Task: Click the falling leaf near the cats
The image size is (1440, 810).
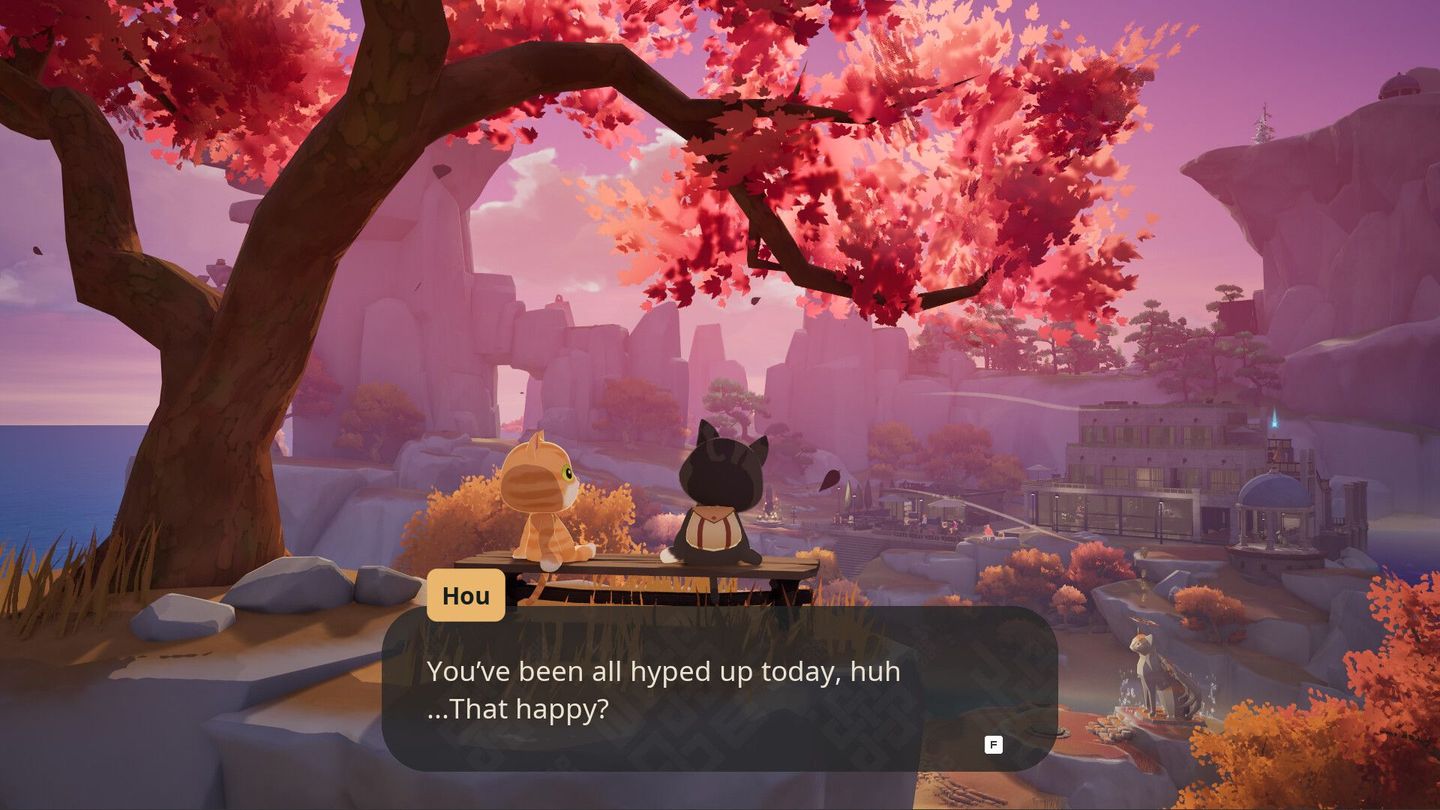Action: pos(830,478)
